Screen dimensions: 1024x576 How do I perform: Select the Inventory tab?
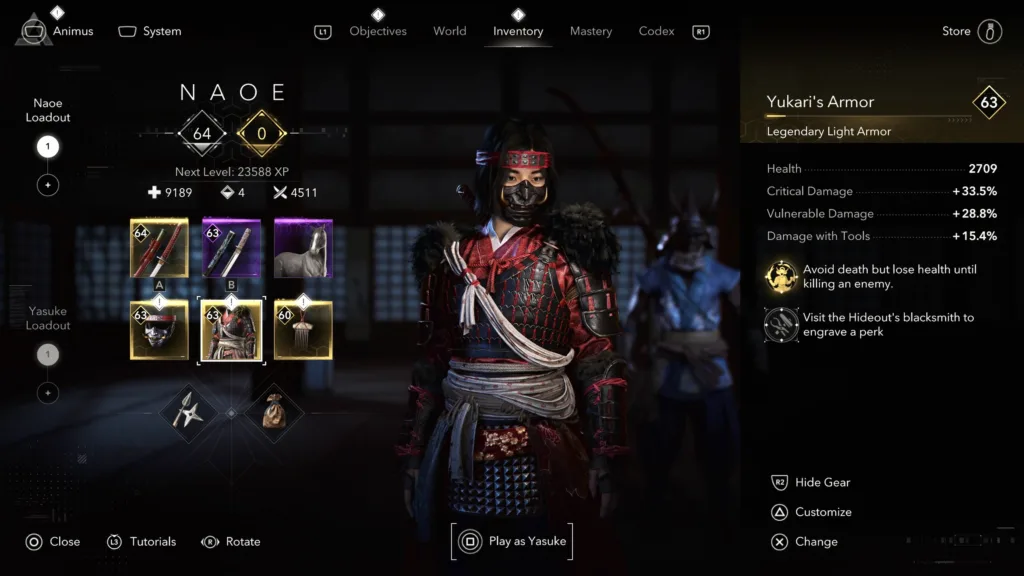click(518, 31)
